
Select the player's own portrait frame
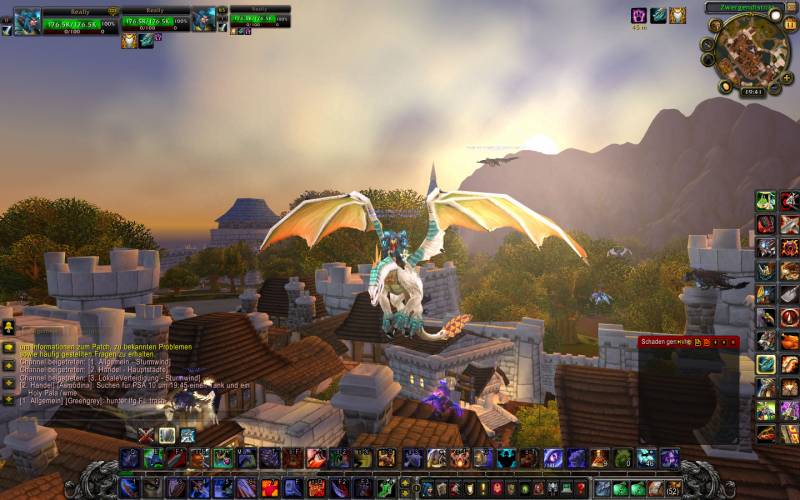[26, 20]
